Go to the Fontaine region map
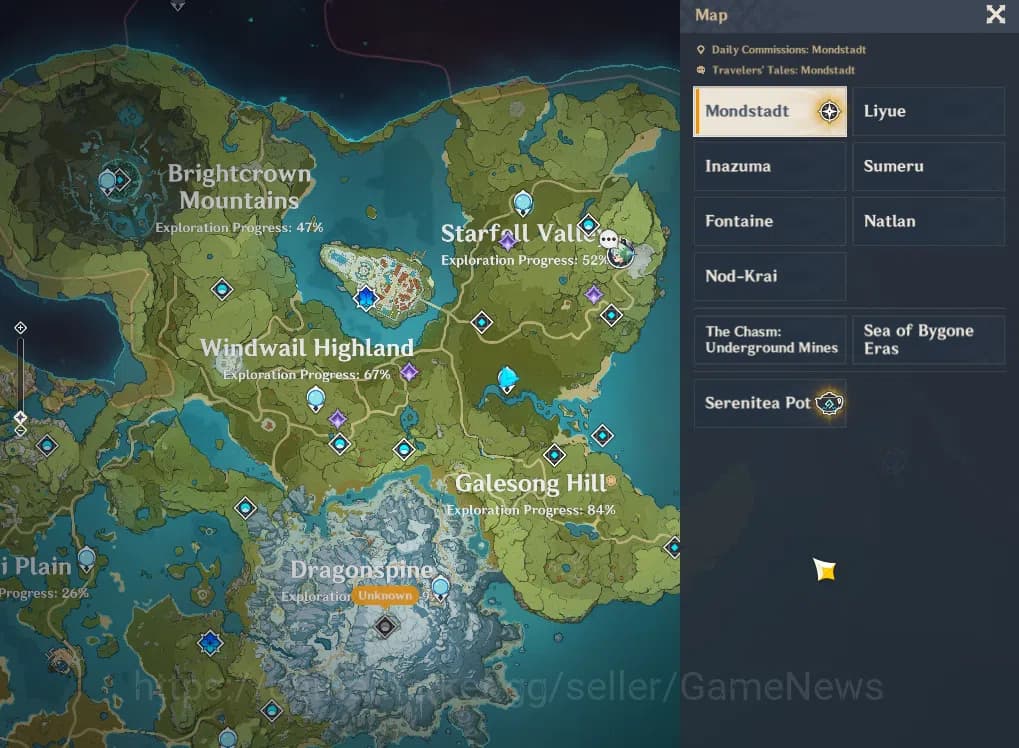This screenshot has width=1019, height=748. coord(769,221)
